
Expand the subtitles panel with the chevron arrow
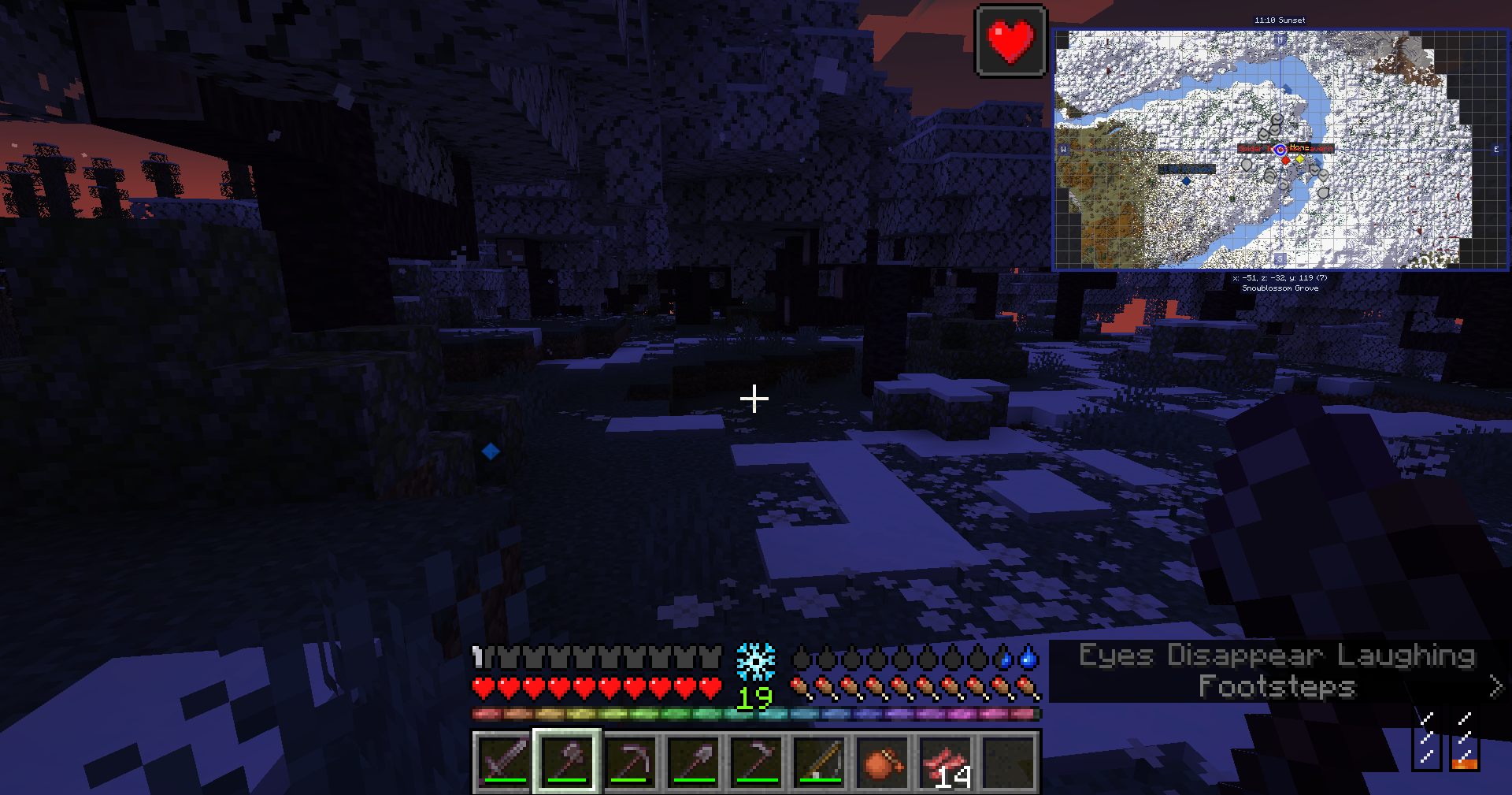click(1495, 687)
